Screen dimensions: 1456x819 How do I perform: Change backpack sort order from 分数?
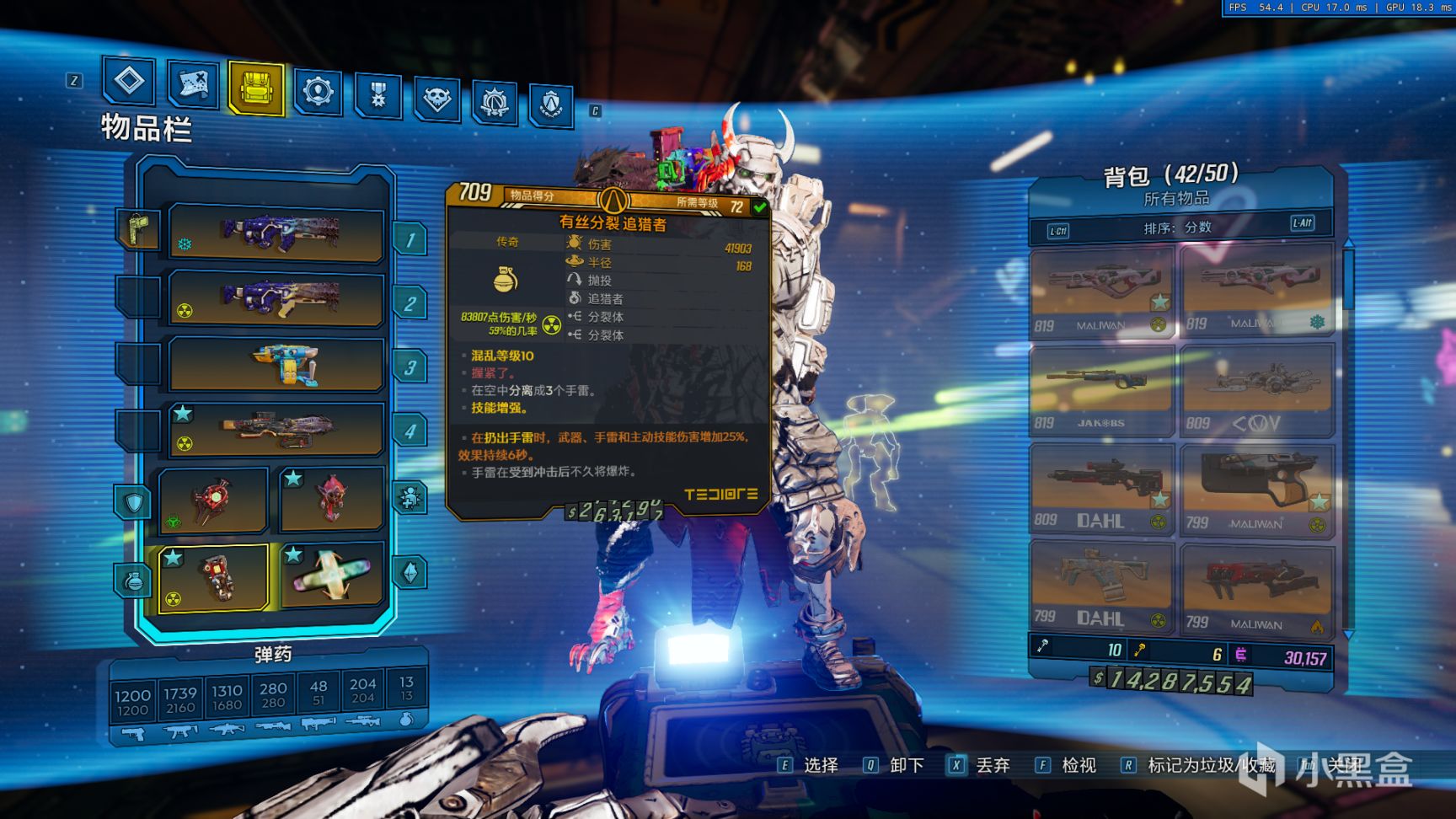pos(1180,227)
